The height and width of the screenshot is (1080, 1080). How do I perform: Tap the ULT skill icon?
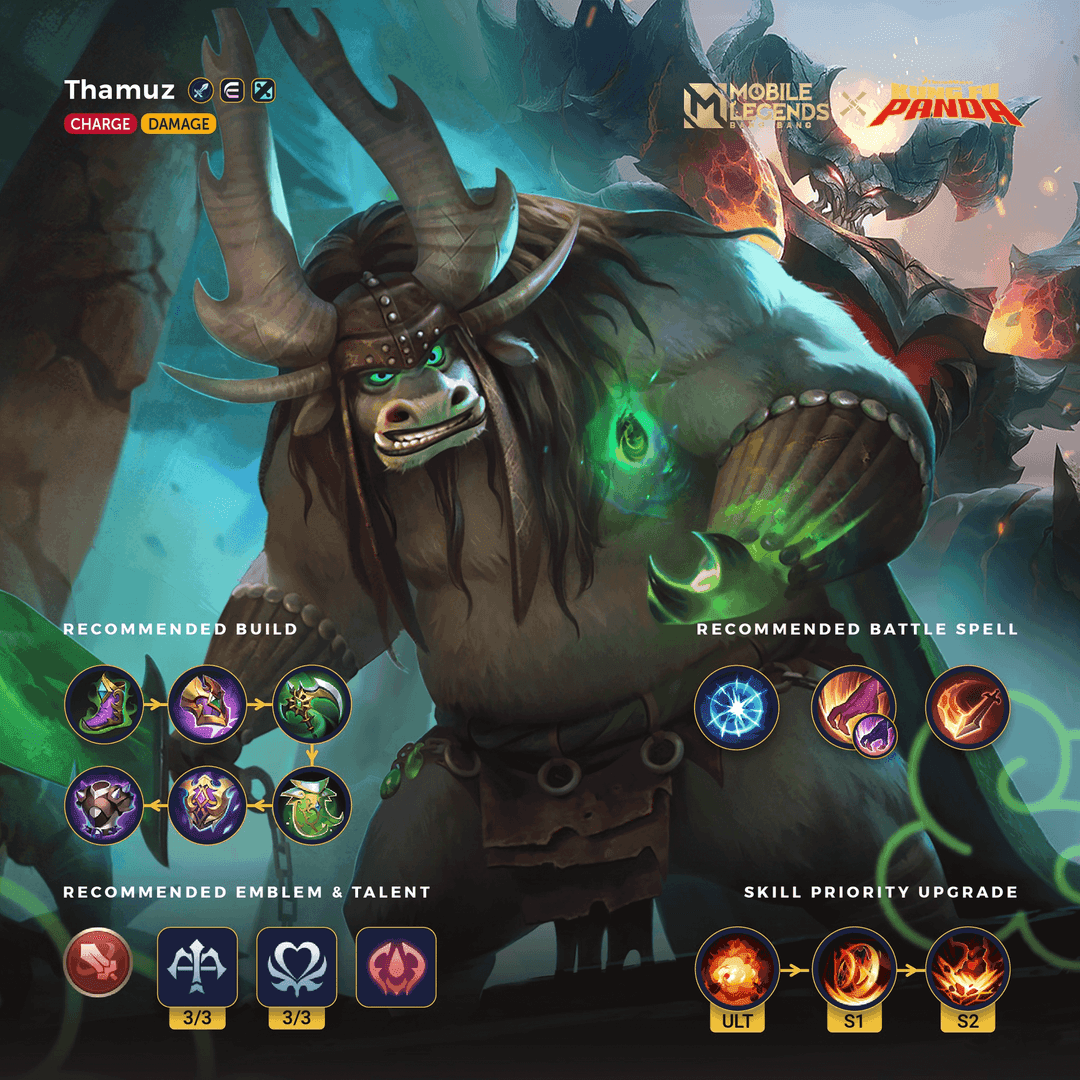[x=737, y=970]
